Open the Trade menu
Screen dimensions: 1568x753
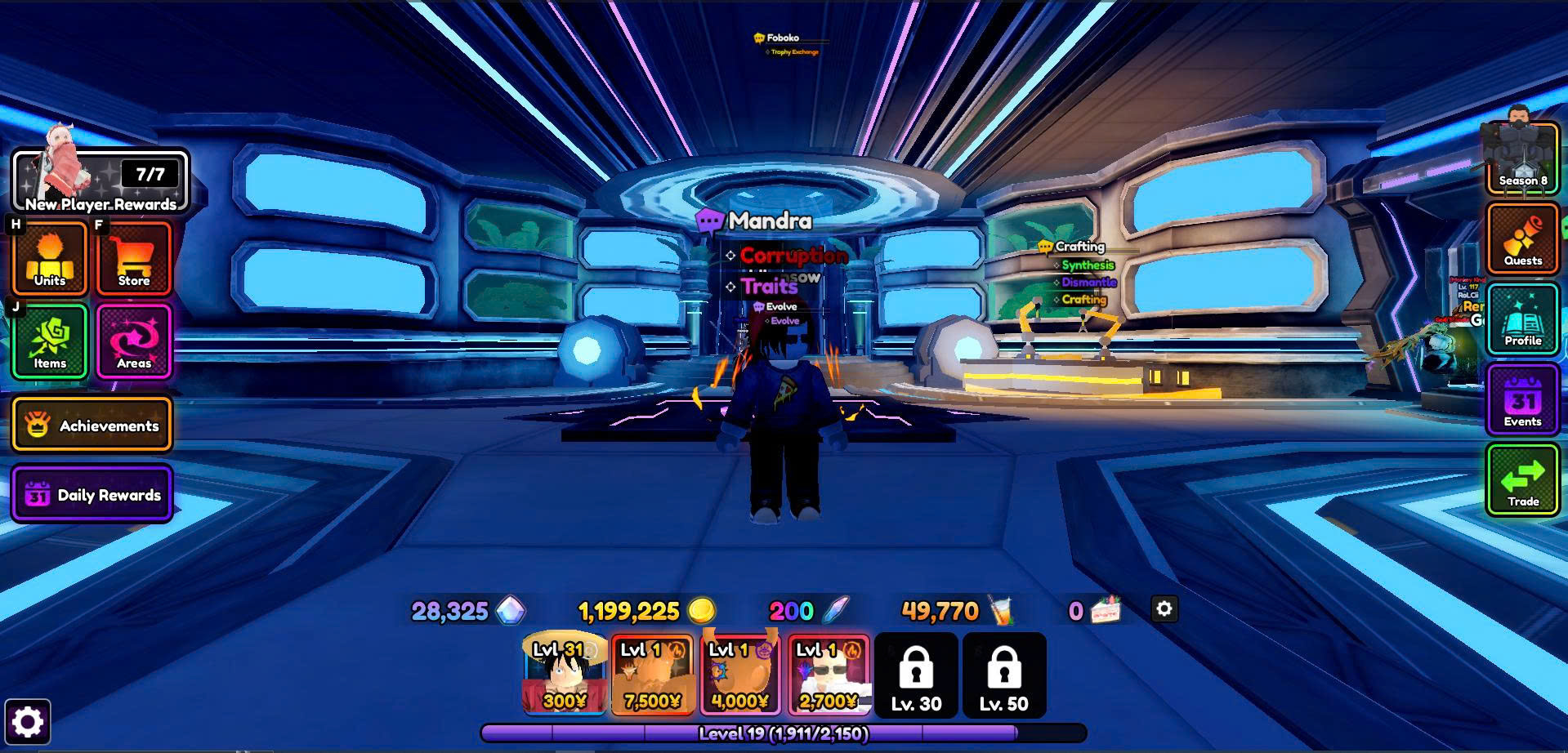(1522, 479)
